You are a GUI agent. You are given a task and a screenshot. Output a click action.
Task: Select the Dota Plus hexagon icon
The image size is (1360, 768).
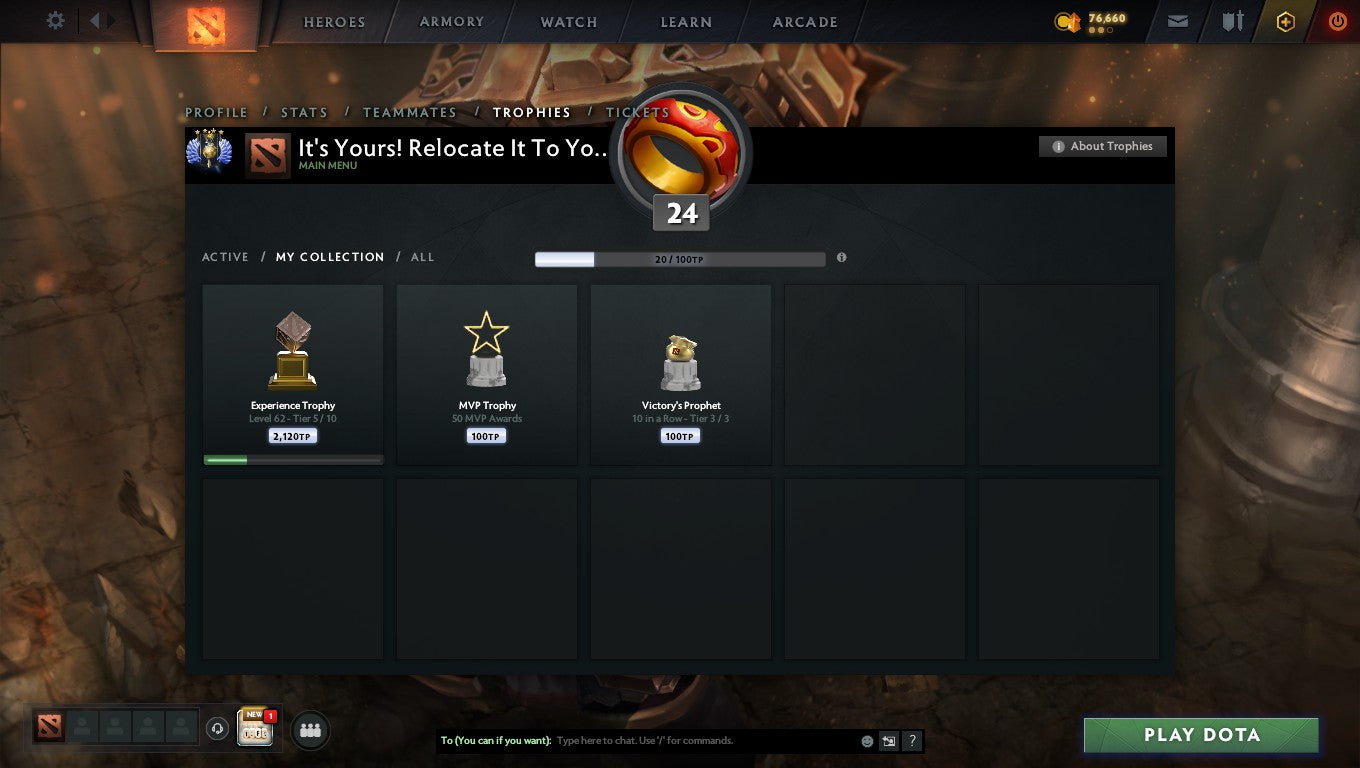(1286, 21)
